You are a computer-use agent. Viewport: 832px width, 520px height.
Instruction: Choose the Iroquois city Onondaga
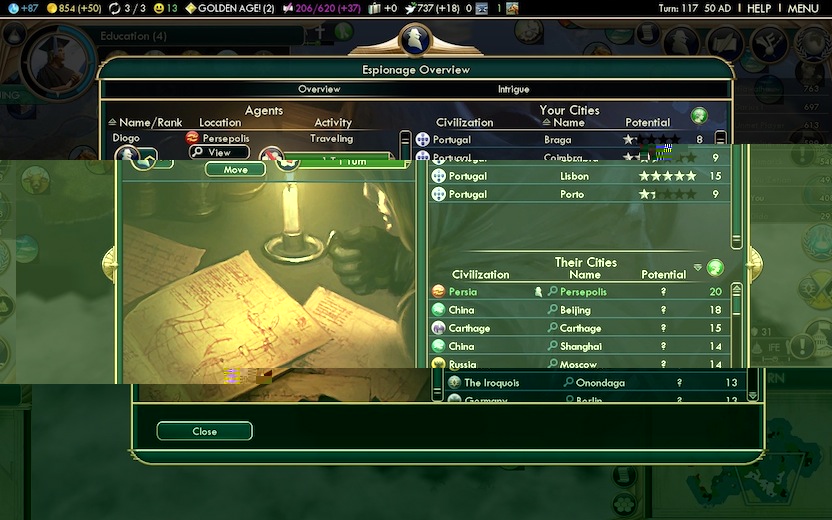600,383
